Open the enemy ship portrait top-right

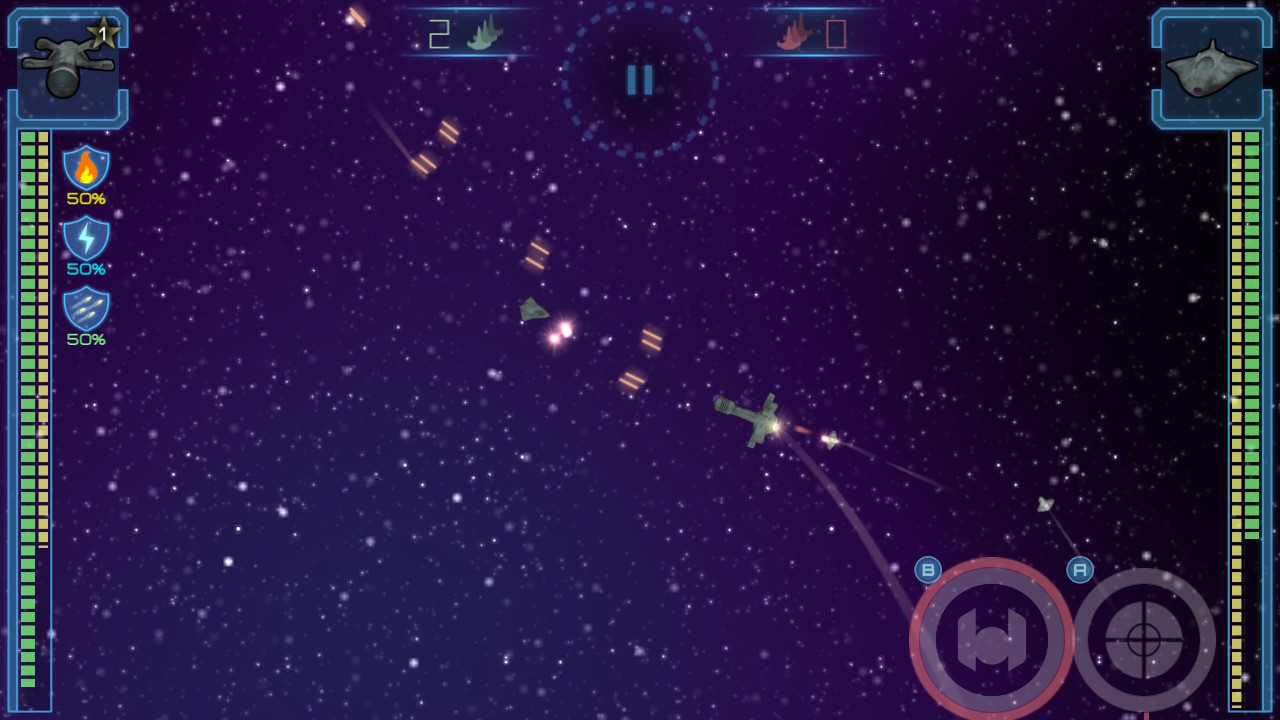pos(1212,65)
